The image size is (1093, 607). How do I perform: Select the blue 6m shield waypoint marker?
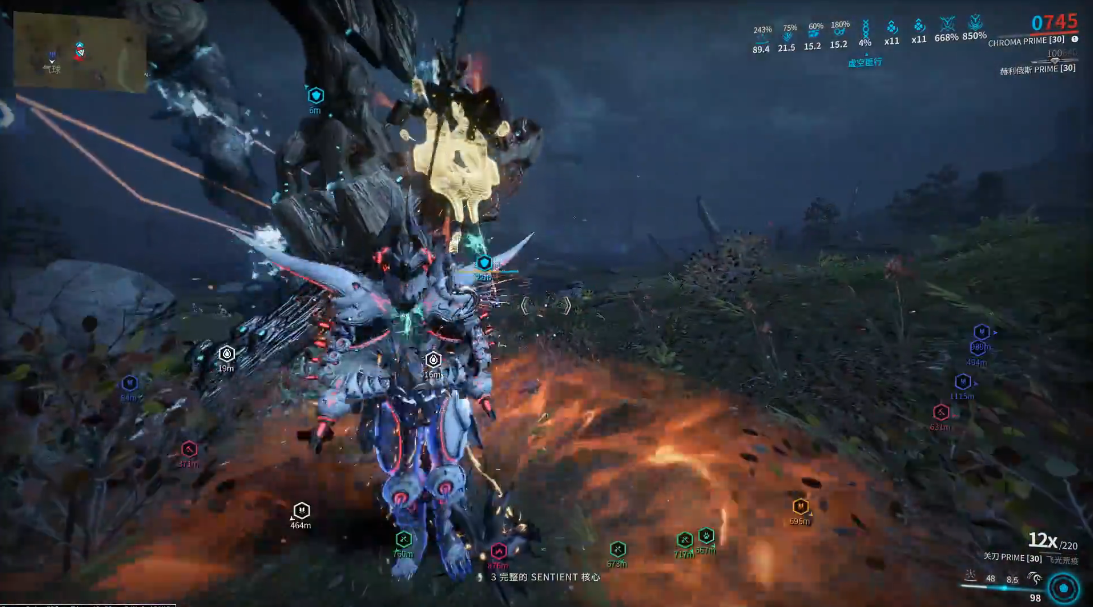coord(316,96)
